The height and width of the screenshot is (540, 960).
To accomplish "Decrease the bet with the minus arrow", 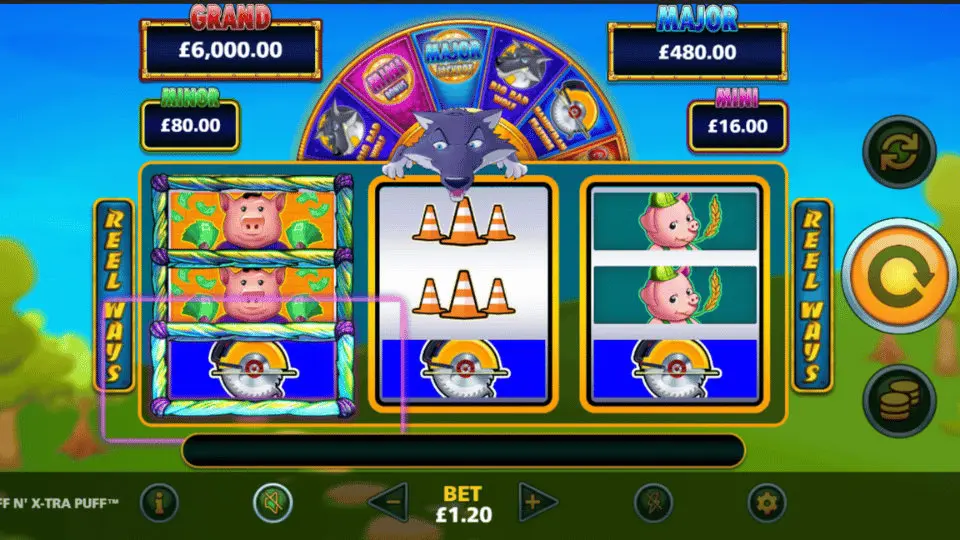I will 390,501.
